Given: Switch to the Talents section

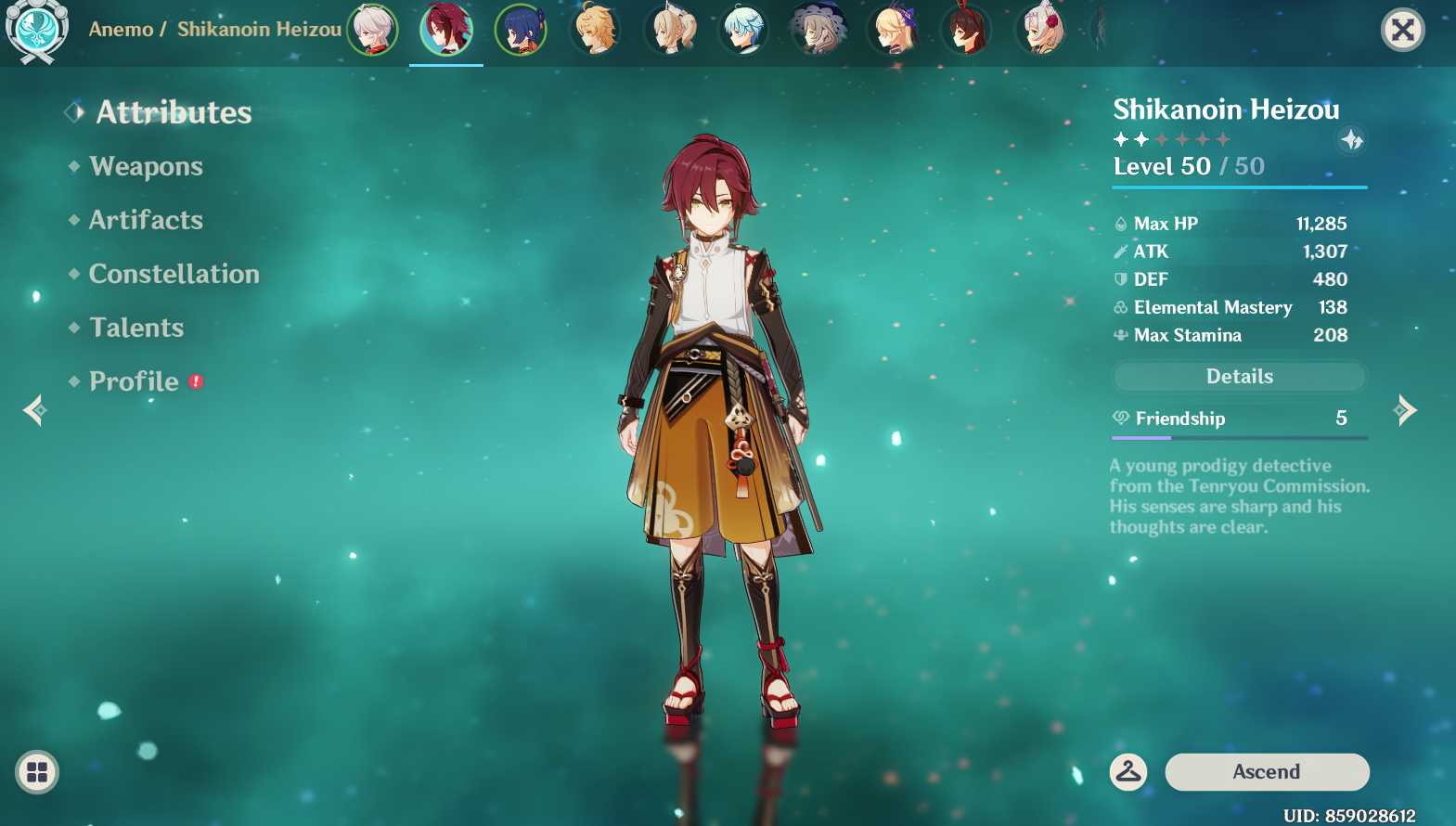Looking at the screenshot, I should pyautogui.click(x=136, y=328).
